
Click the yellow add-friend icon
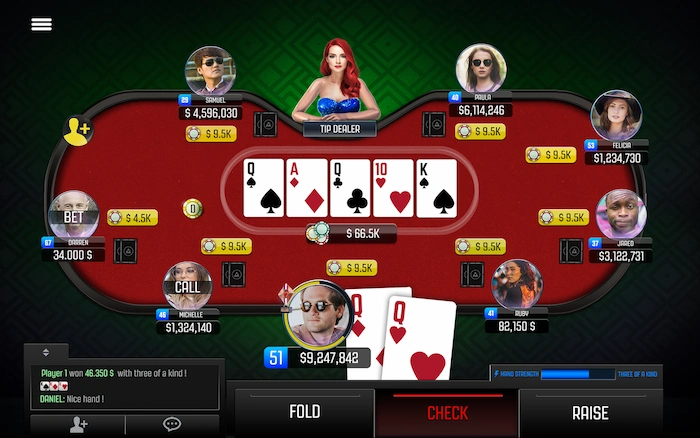click(x=78, y=130)
